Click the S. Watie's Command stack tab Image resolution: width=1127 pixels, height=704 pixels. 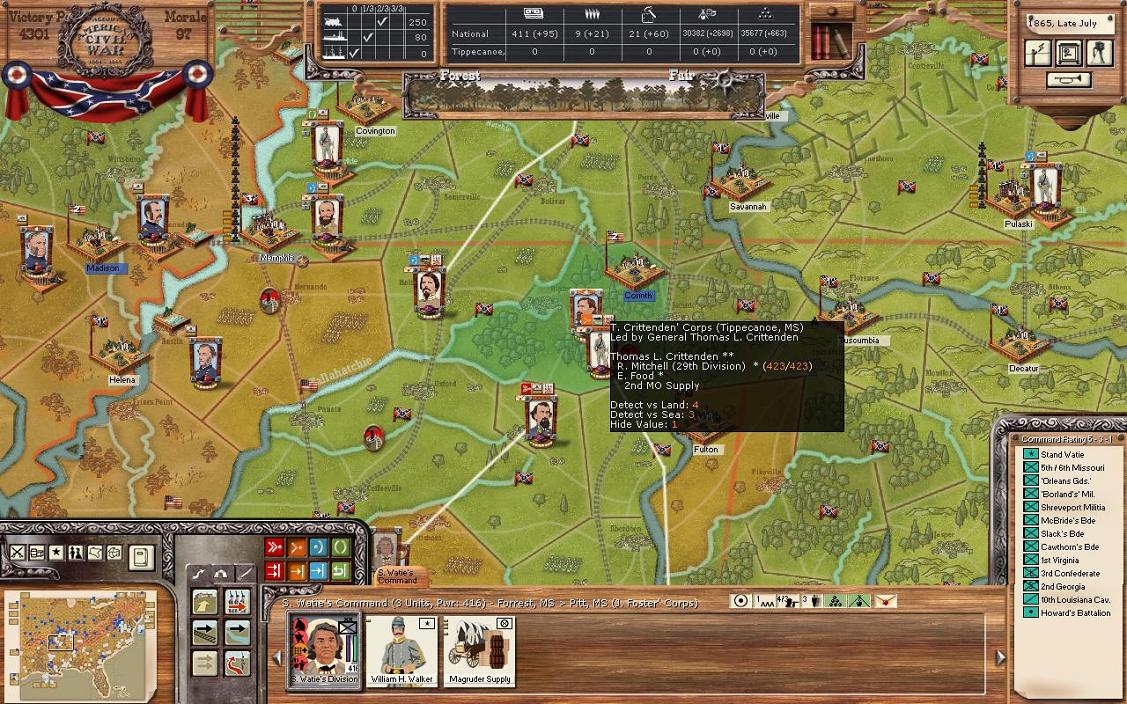click(396, 576)
